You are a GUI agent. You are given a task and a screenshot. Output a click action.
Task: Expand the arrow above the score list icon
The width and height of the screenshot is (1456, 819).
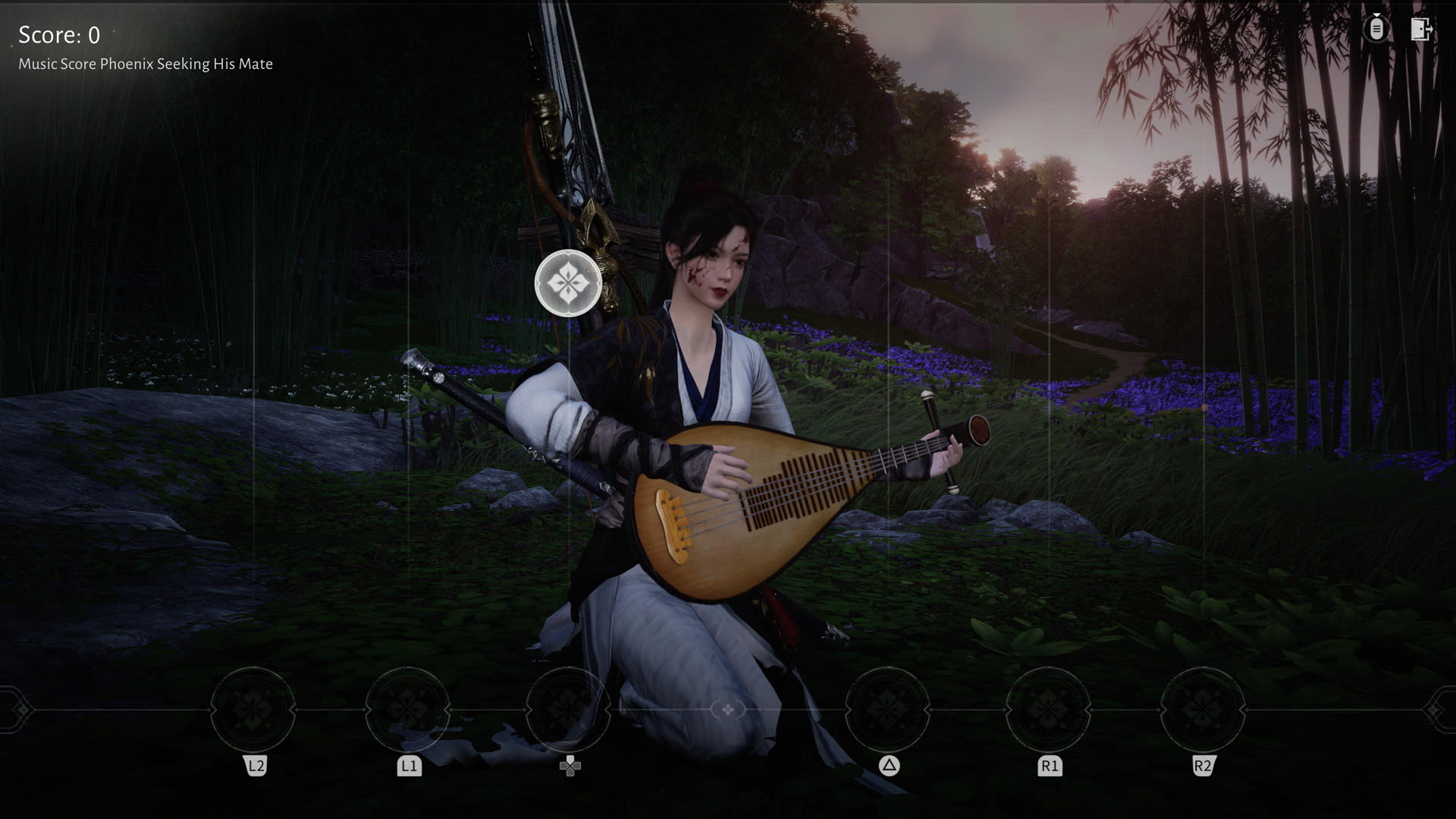pyautogui.click(x=1377, y=14)
